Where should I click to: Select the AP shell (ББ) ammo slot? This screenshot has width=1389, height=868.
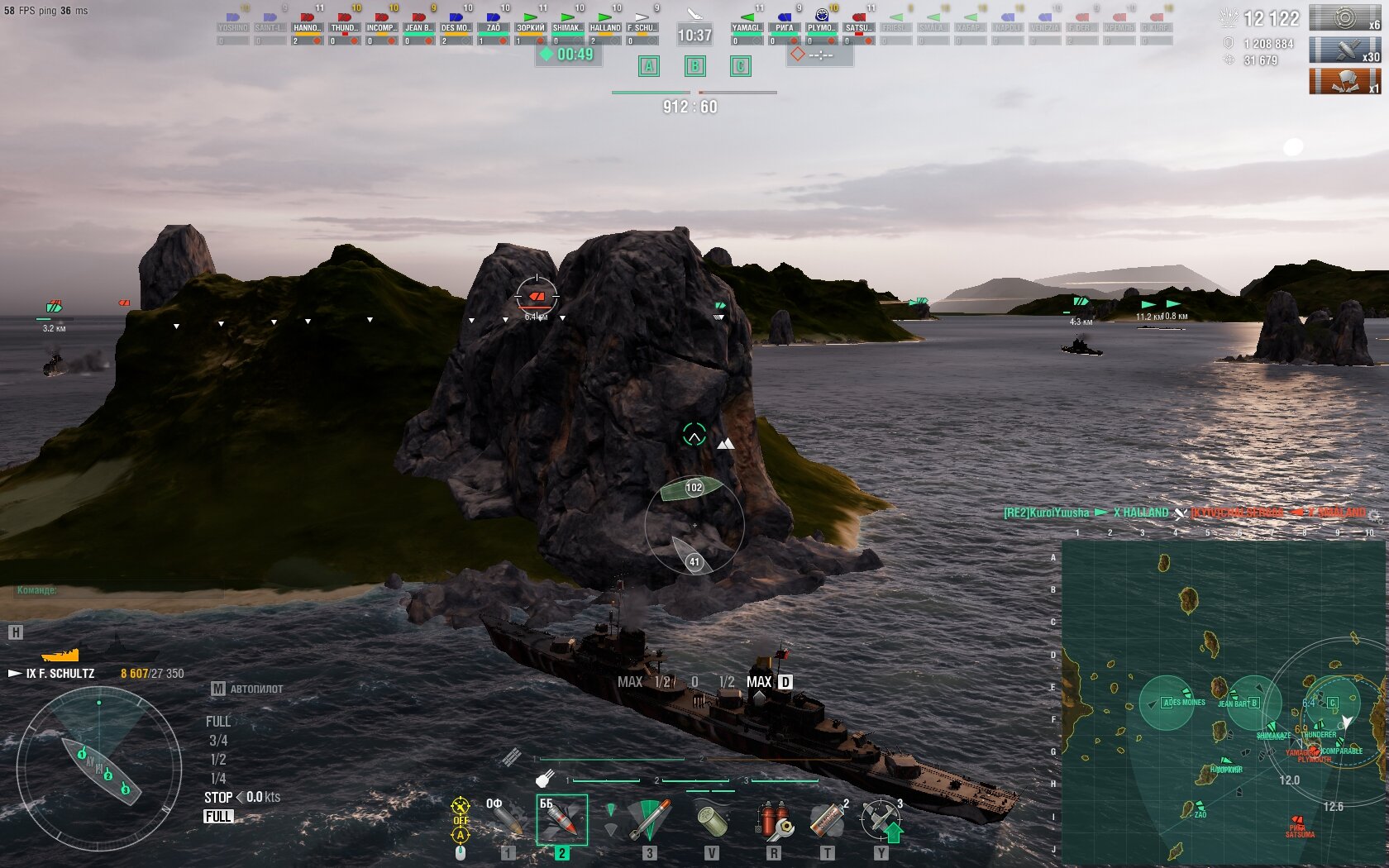[561, 820]
